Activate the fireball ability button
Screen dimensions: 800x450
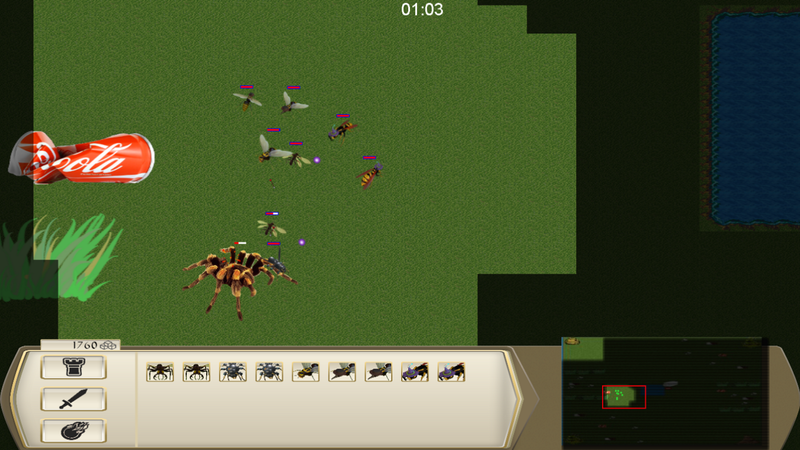pyautogui.click(x=73, y=432)
